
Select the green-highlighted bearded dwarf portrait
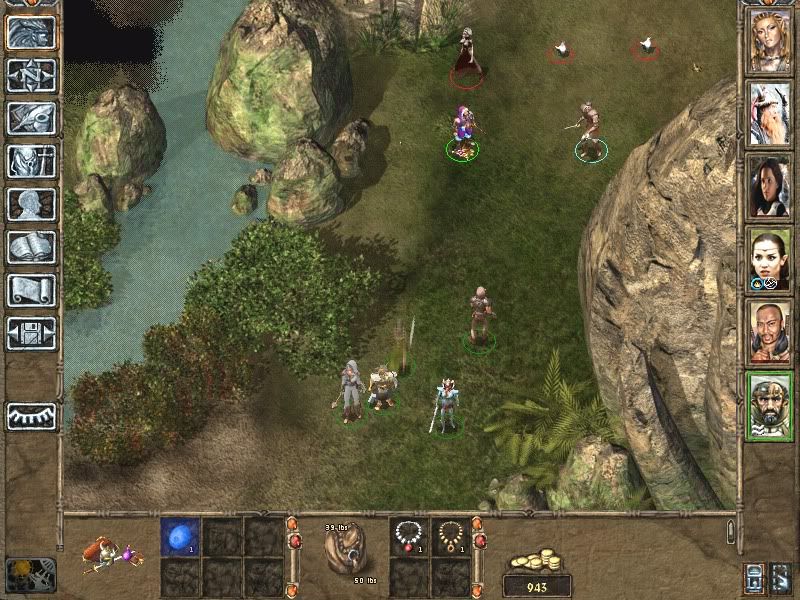coord(768,404)
